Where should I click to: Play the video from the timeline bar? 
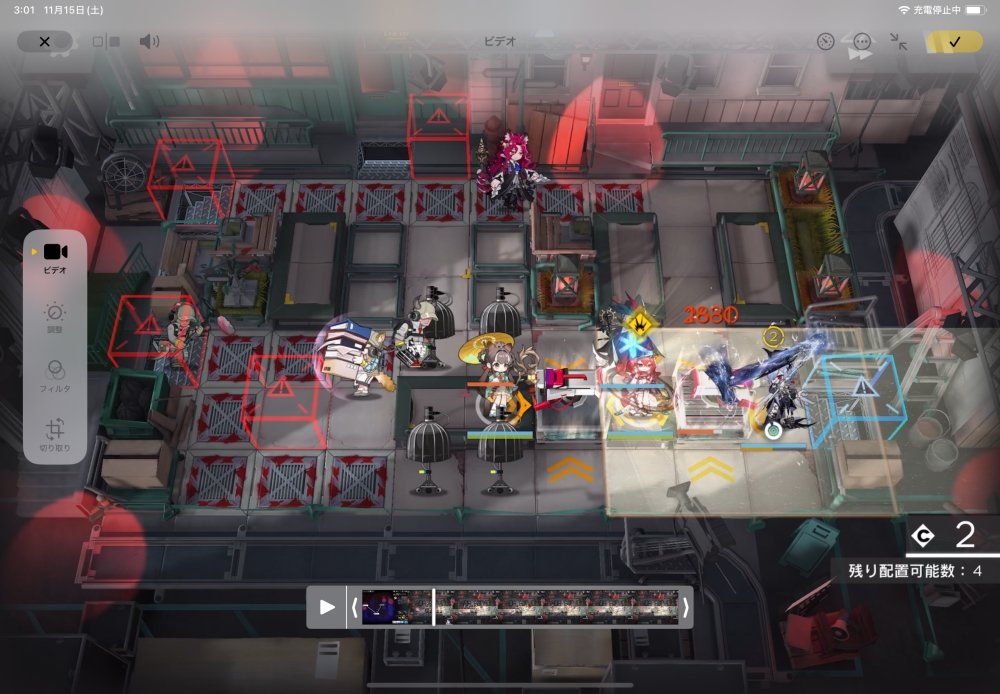tap(327, 607)
